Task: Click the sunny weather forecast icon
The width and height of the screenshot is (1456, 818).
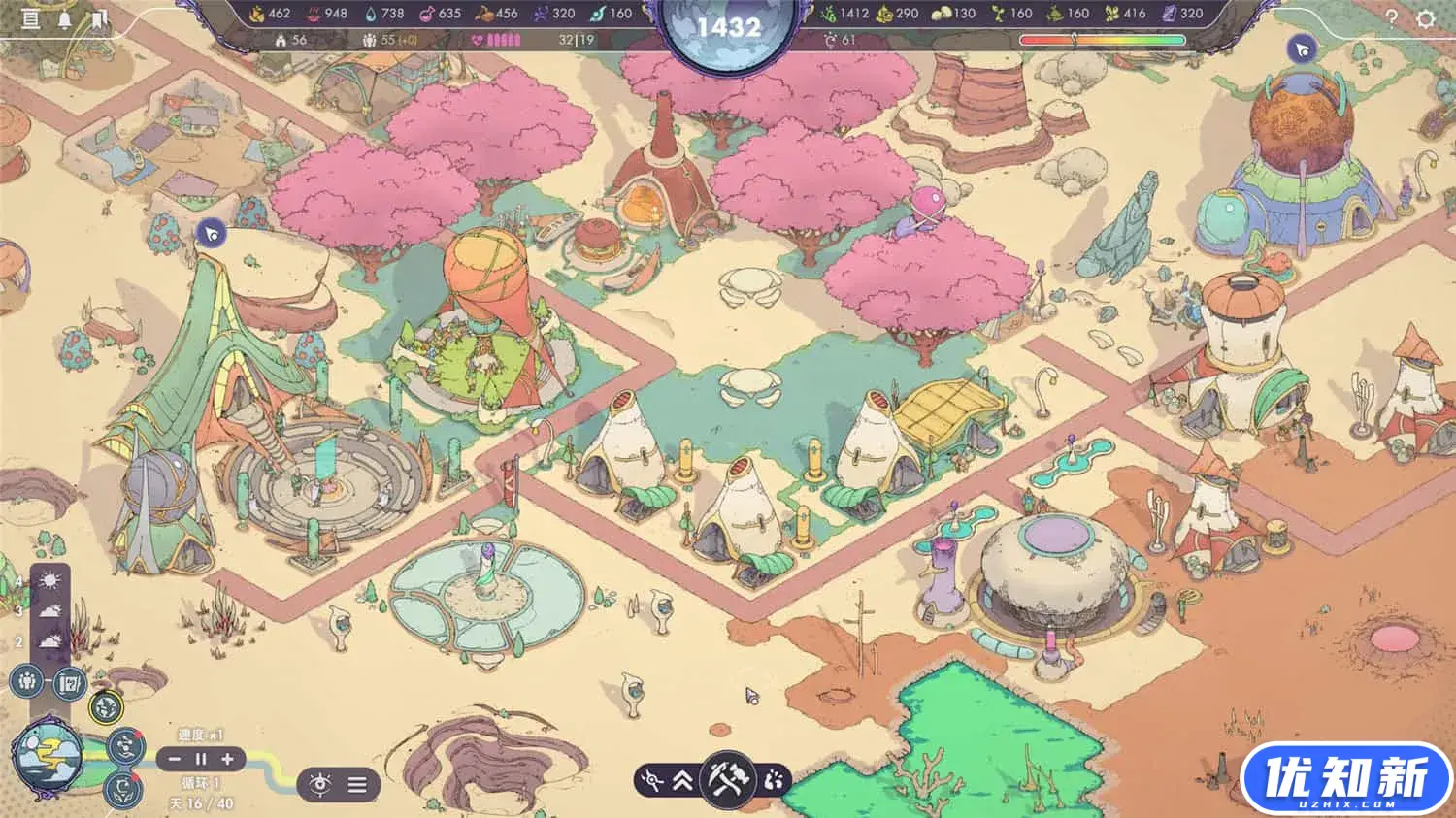Action: coord(50,581)
